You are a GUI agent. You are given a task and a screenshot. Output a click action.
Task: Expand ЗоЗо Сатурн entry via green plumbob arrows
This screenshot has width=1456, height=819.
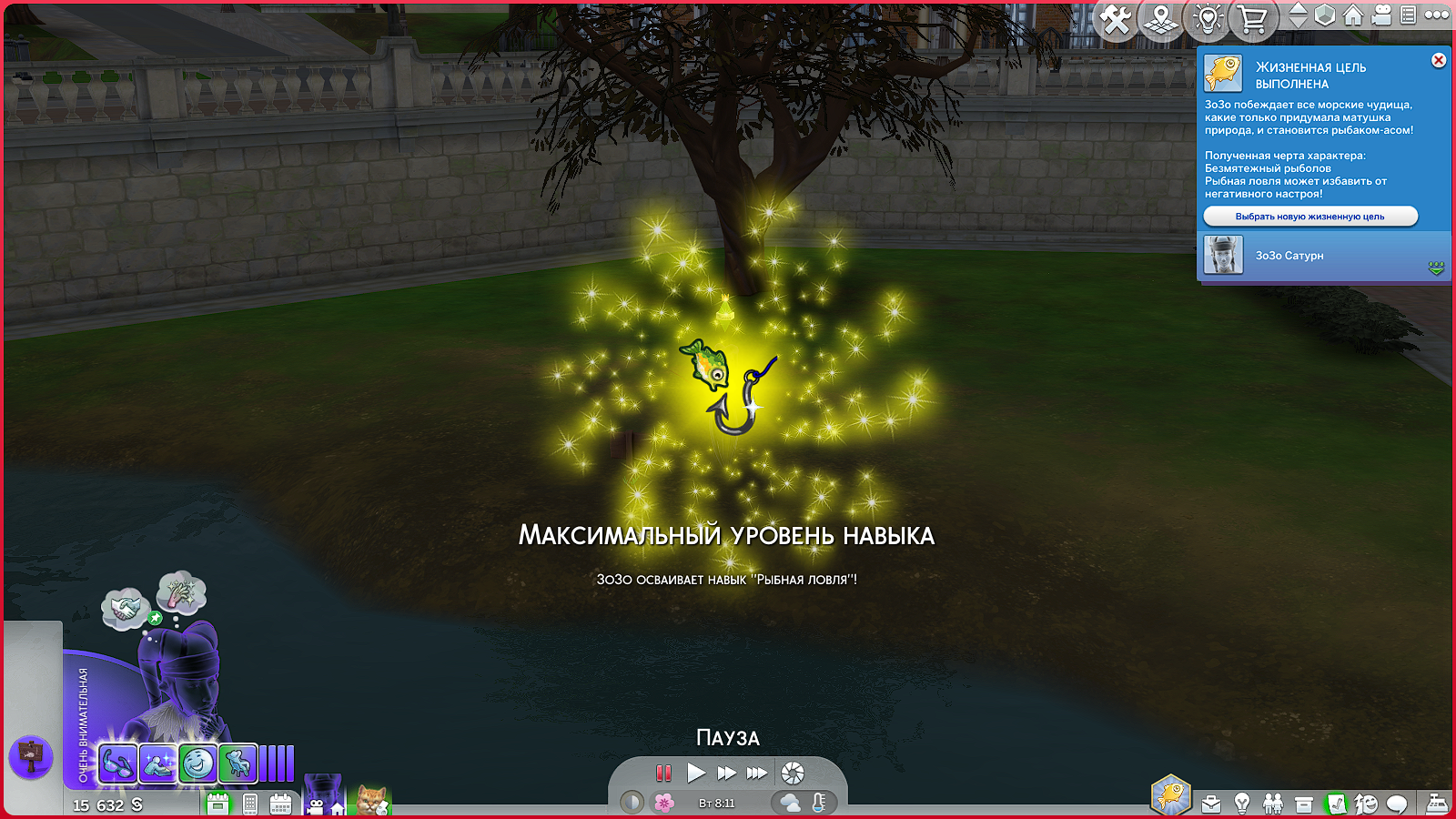pos(1436,268)
